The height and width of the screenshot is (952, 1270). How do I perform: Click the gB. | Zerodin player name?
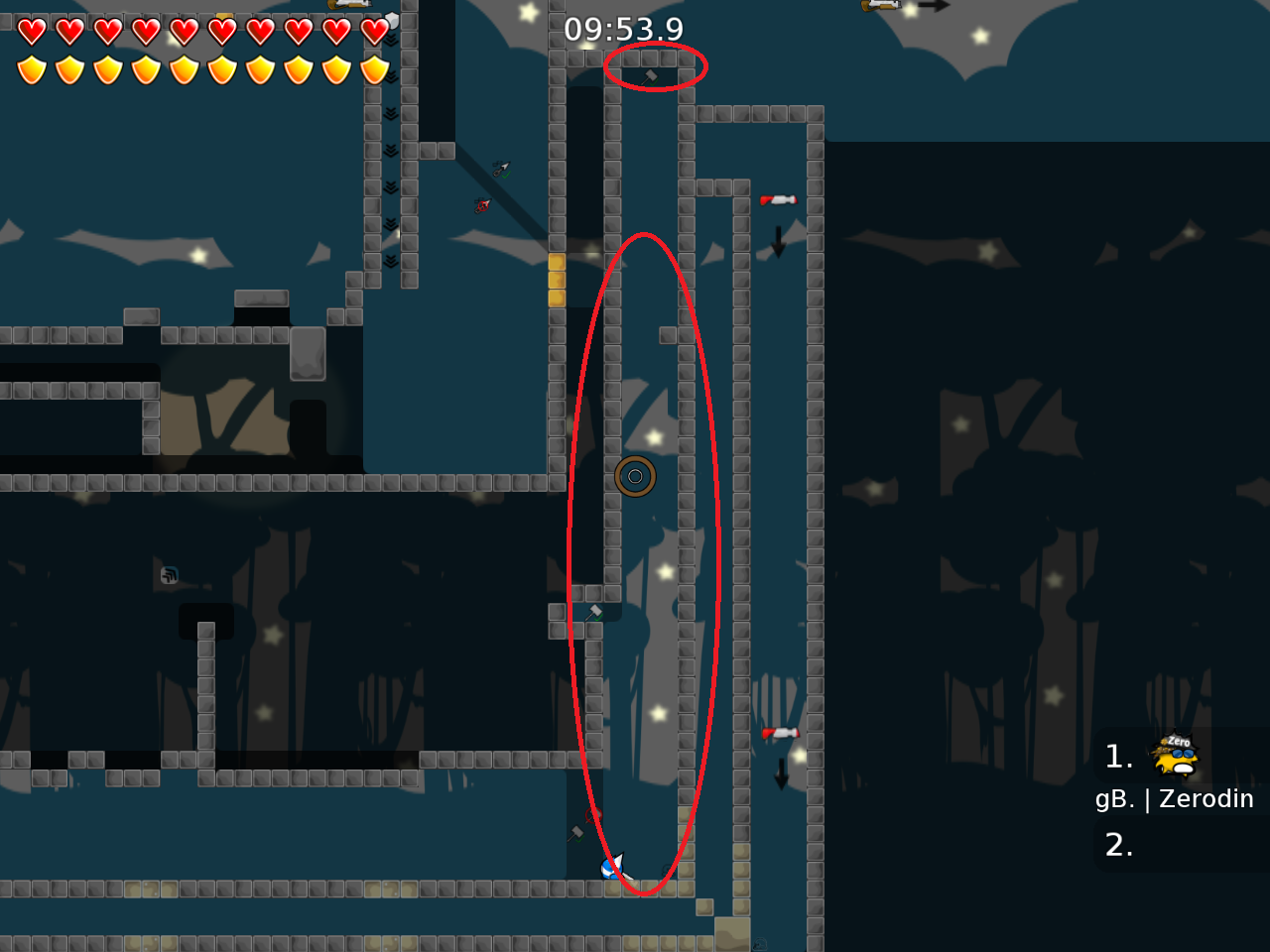click(x=1175, y=797)
